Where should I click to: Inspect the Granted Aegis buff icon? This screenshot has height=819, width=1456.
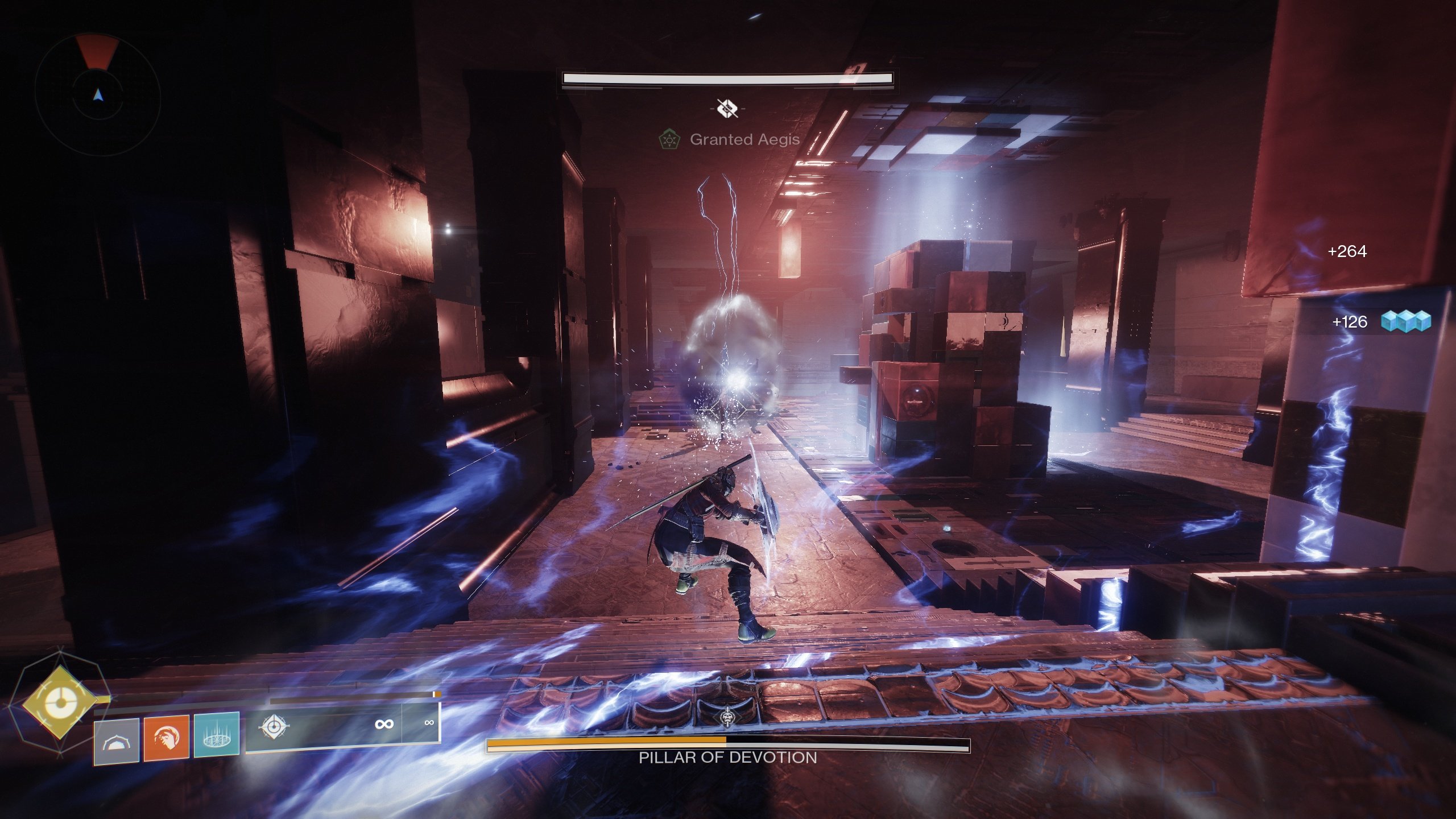click(x=669, y=139)
